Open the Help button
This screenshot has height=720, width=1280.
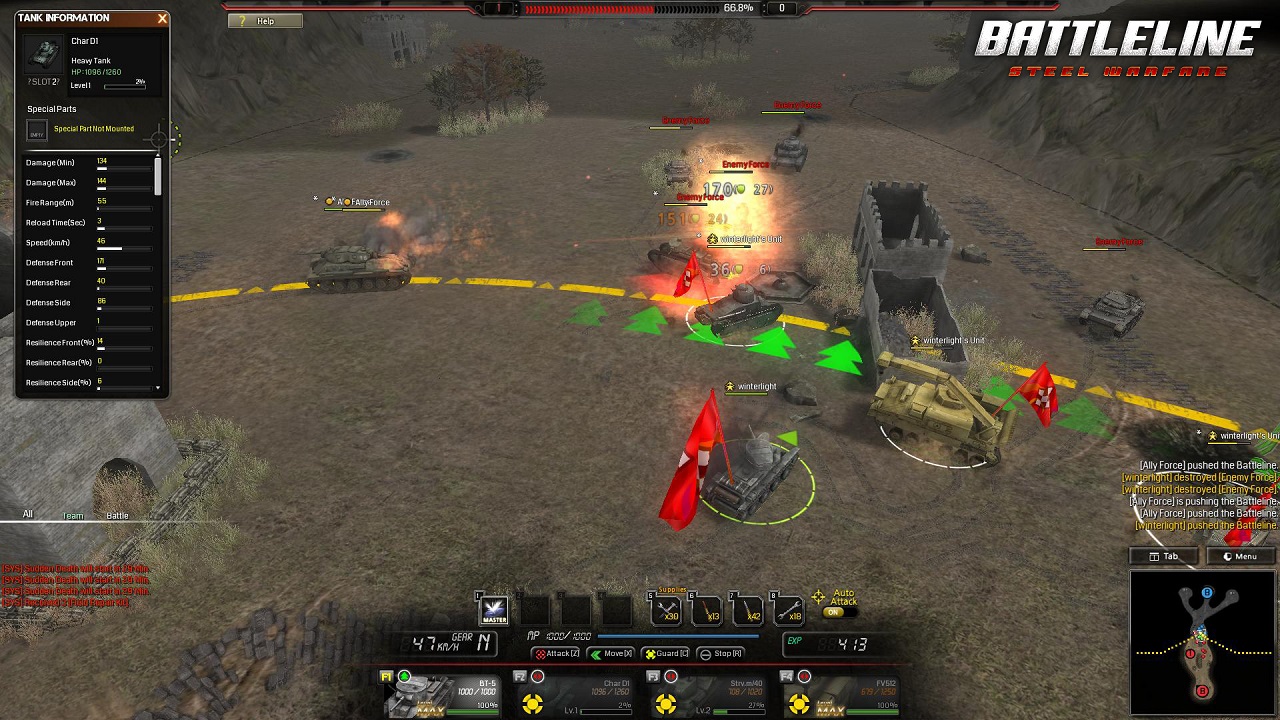click(264, 21)
